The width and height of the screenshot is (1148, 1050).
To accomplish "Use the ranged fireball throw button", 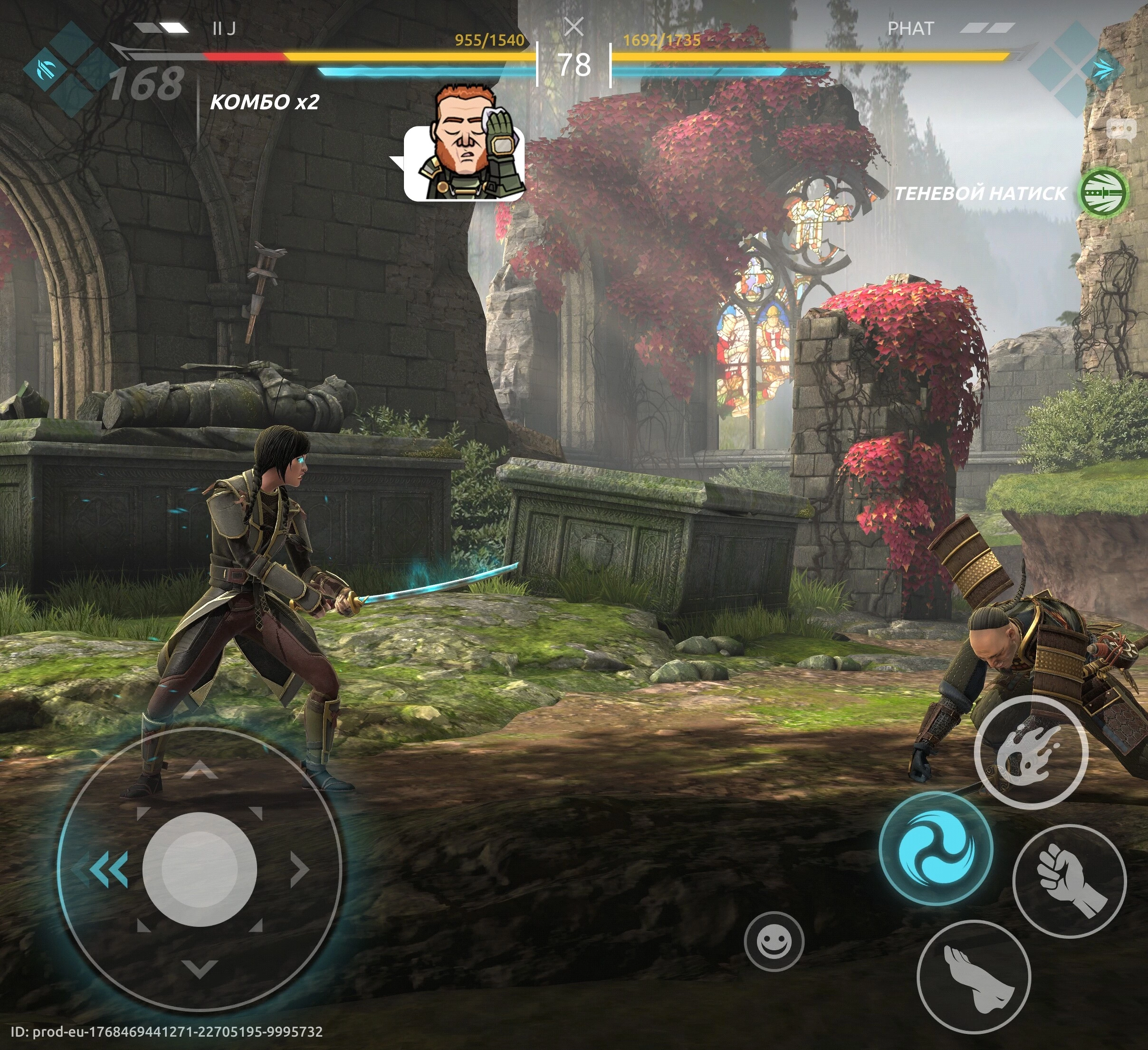I will tap(1031, 752).
